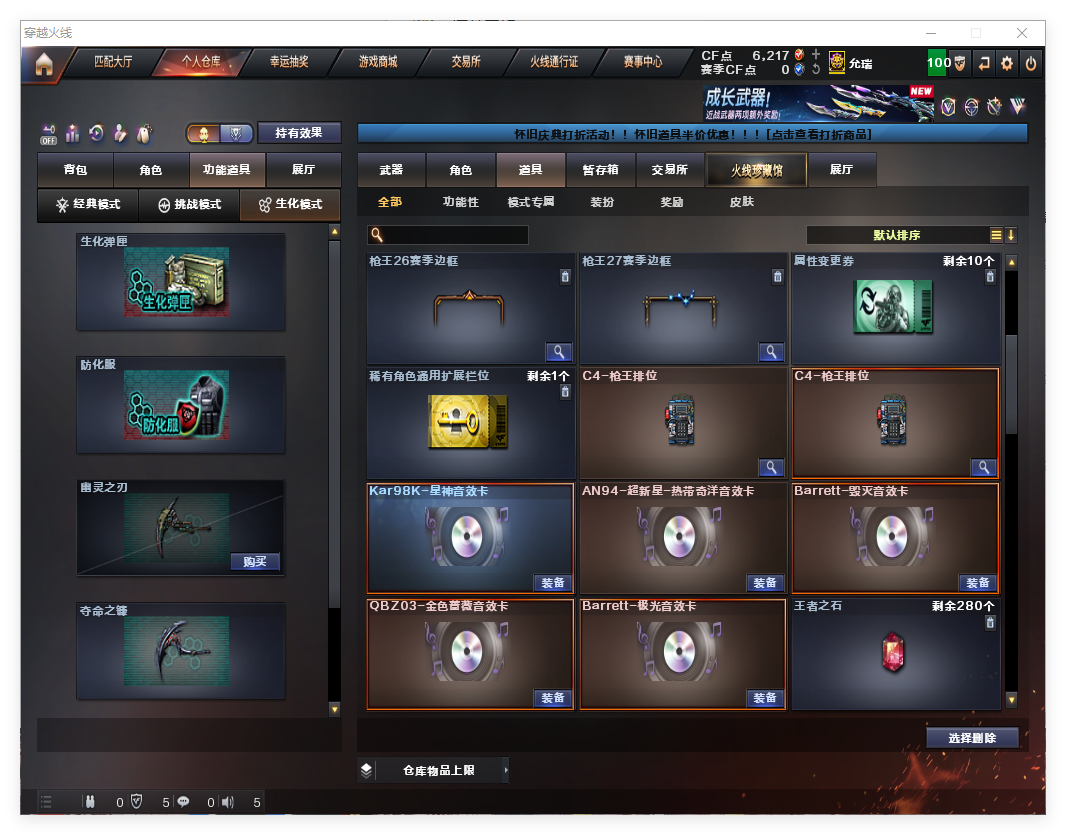Show the 暂存箱 tab

click(x=600, y=170)
